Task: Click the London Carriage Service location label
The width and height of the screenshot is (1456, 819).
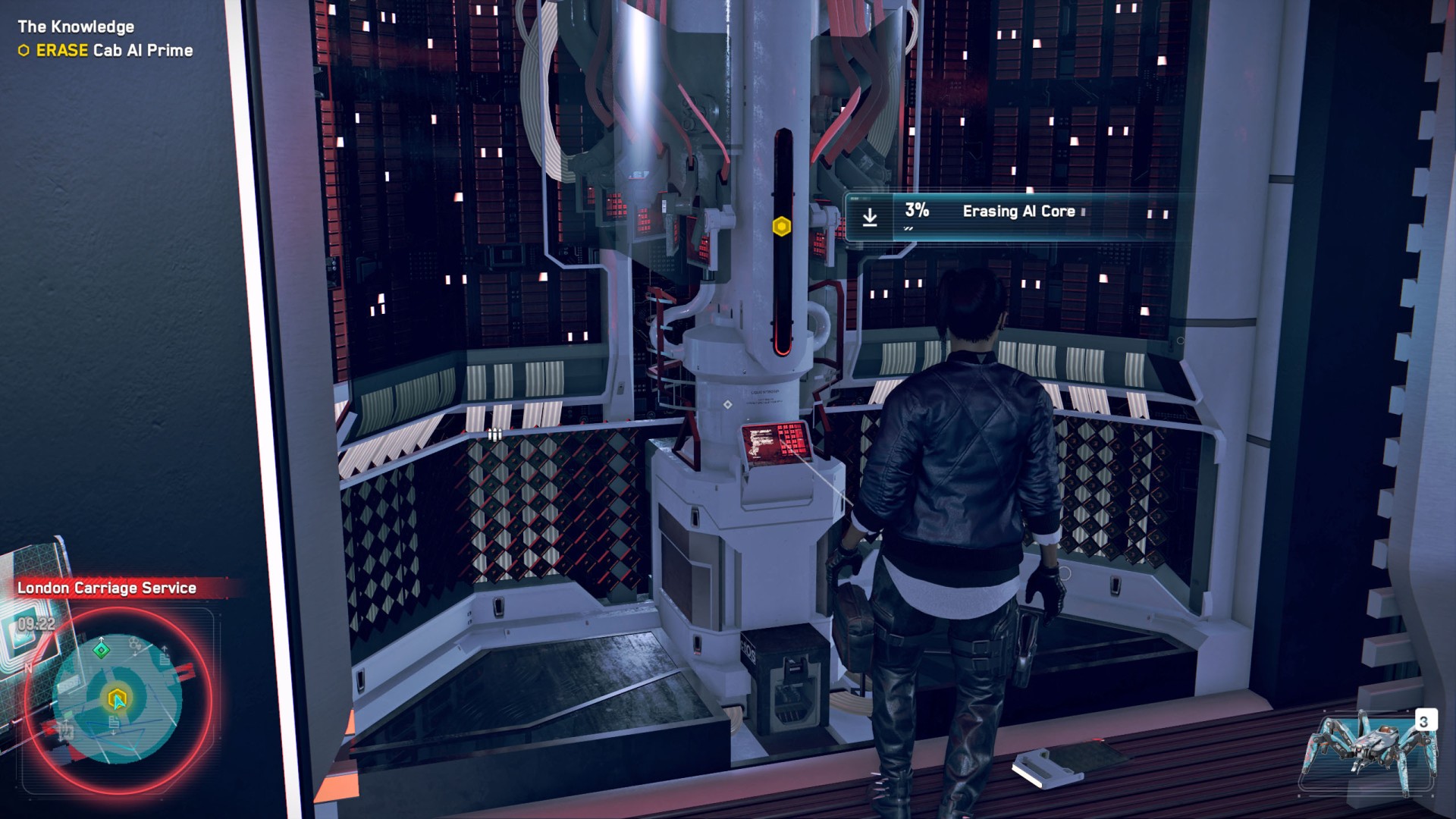Action: (107, 588)
